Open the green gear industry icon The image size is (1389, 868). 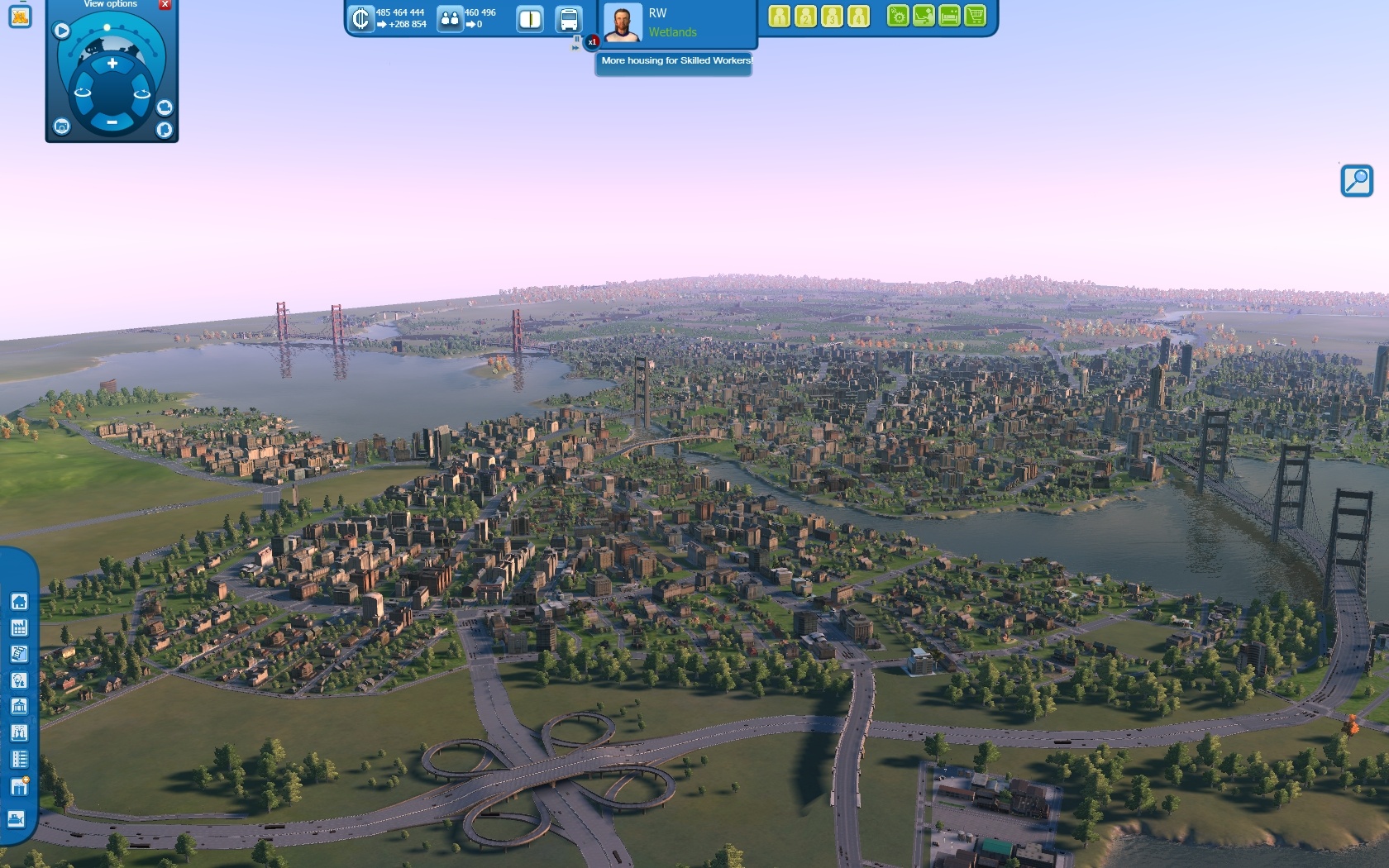[898, 16]
